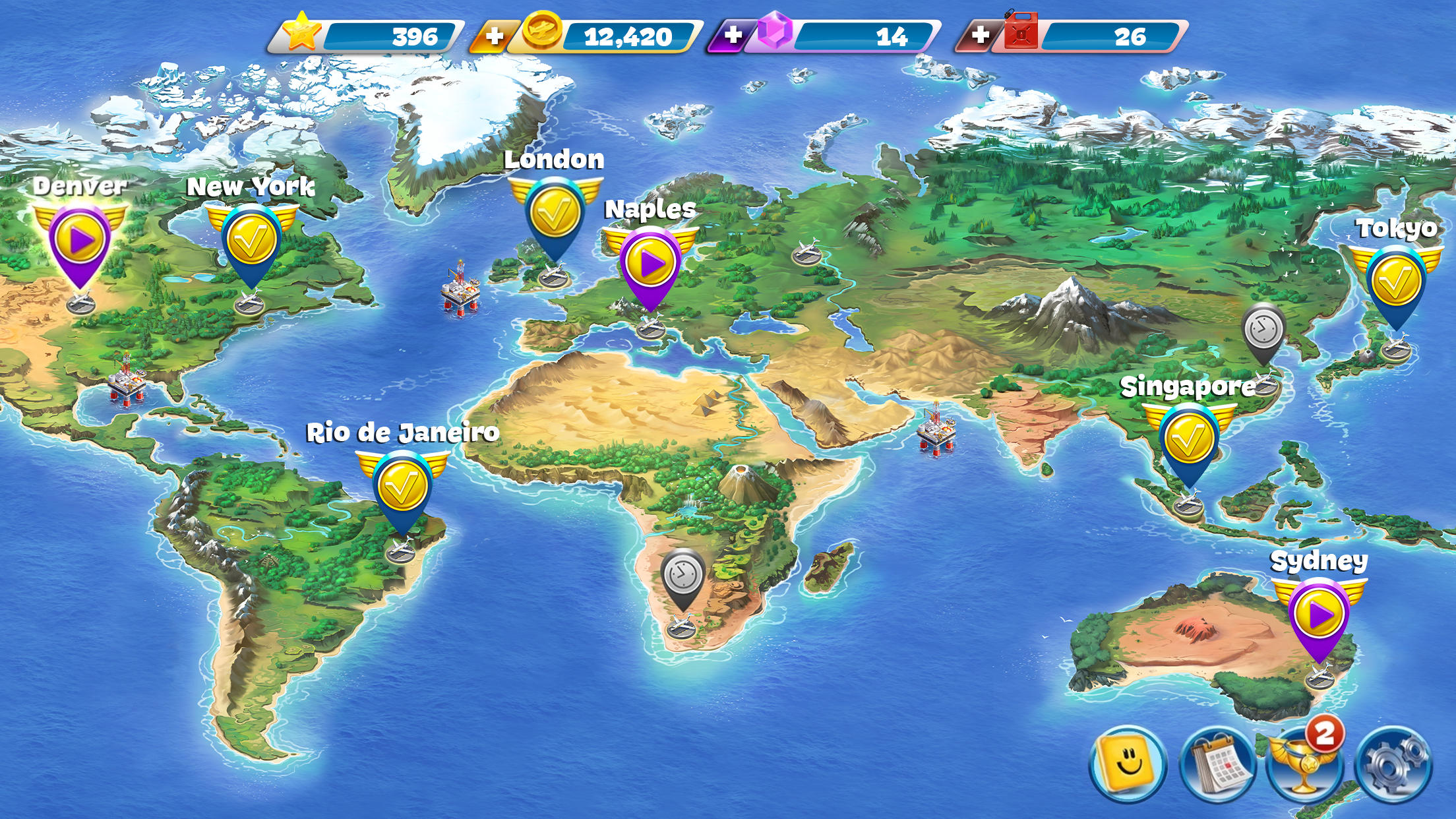The width and height of the screenshot is (1456, 819).
Task: Click the plus button next to the gem counter
Action: click(733, 34)
